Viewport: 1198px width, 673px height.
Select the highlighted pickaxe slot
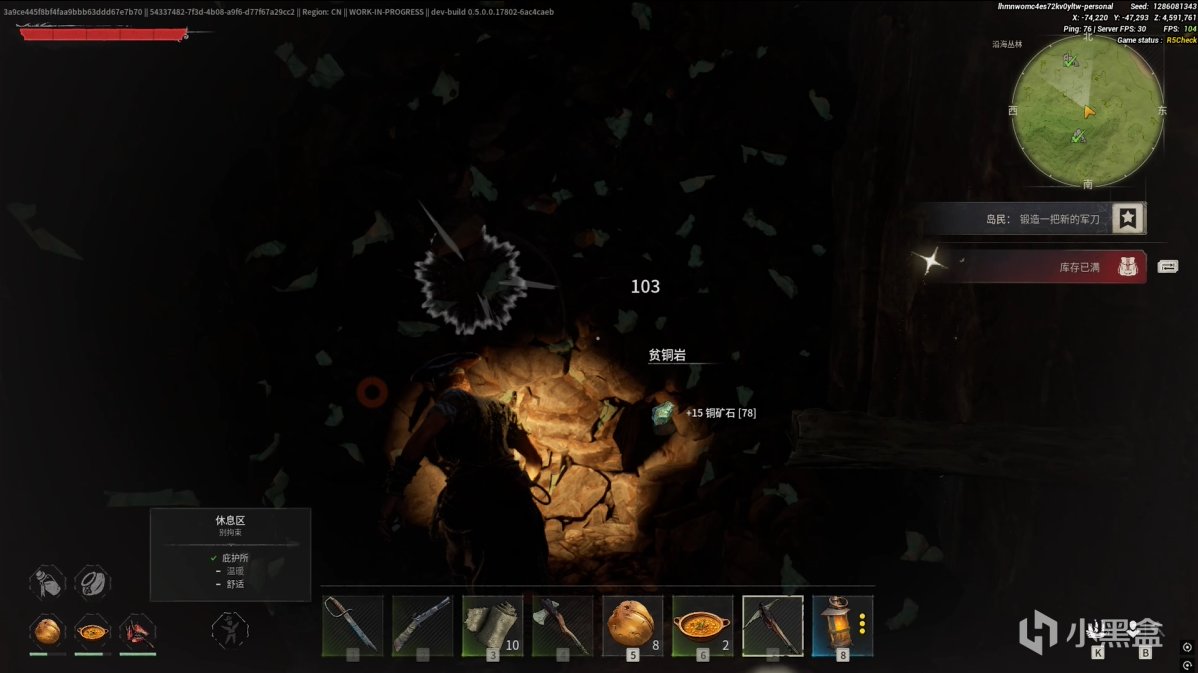click(x=772, y=625)
